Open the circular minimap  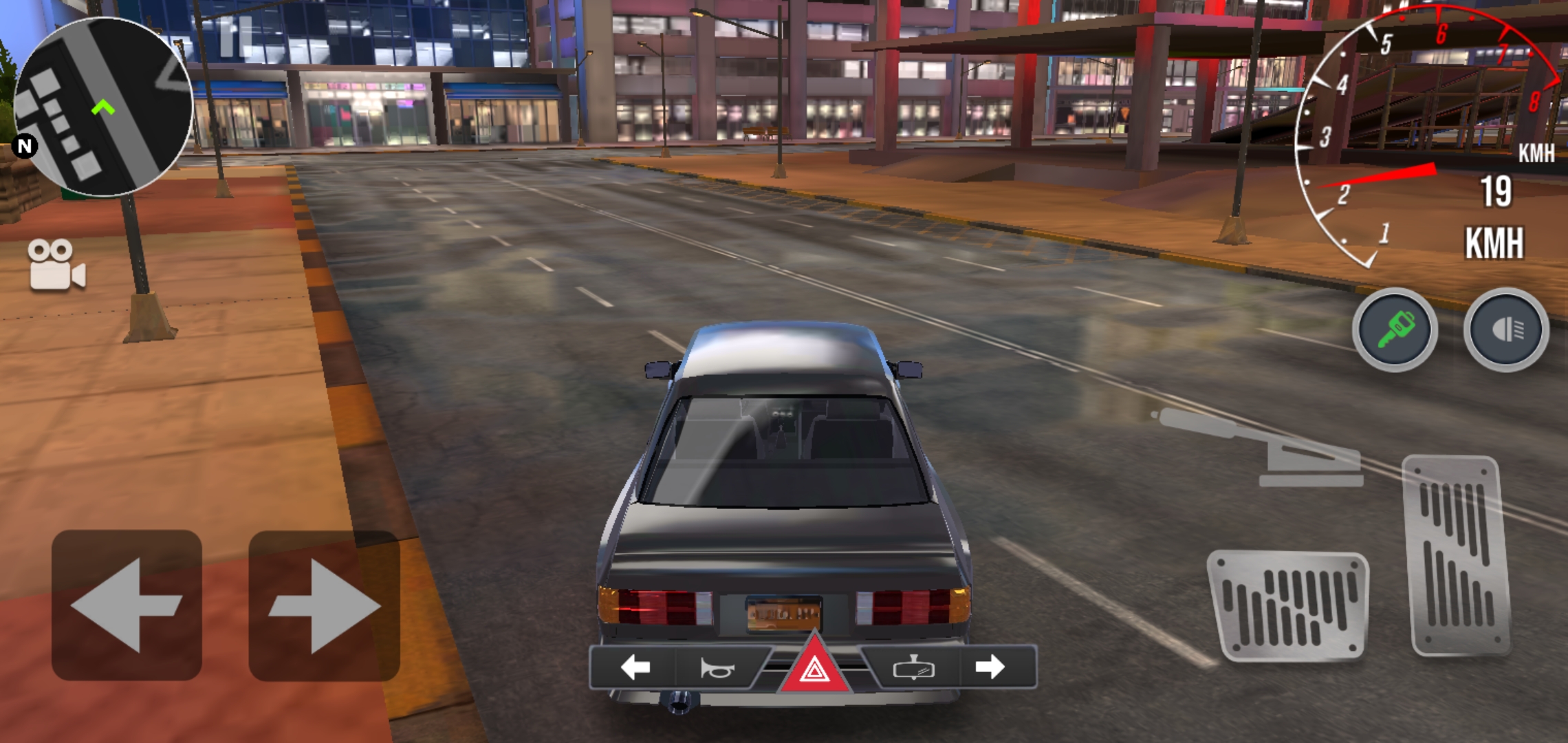[103, 107]
